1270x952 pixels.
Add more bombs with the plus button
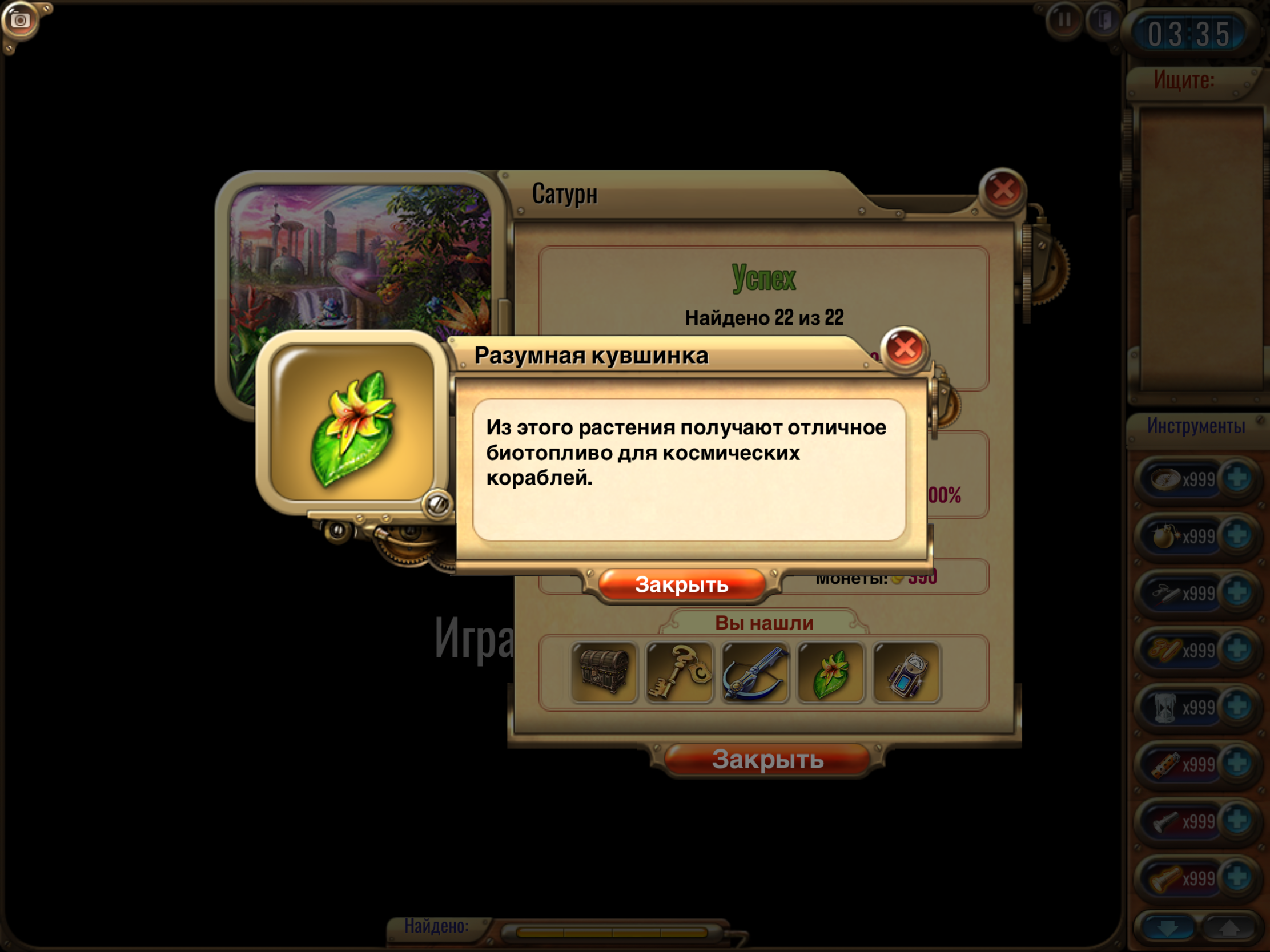click(1237, 535)
